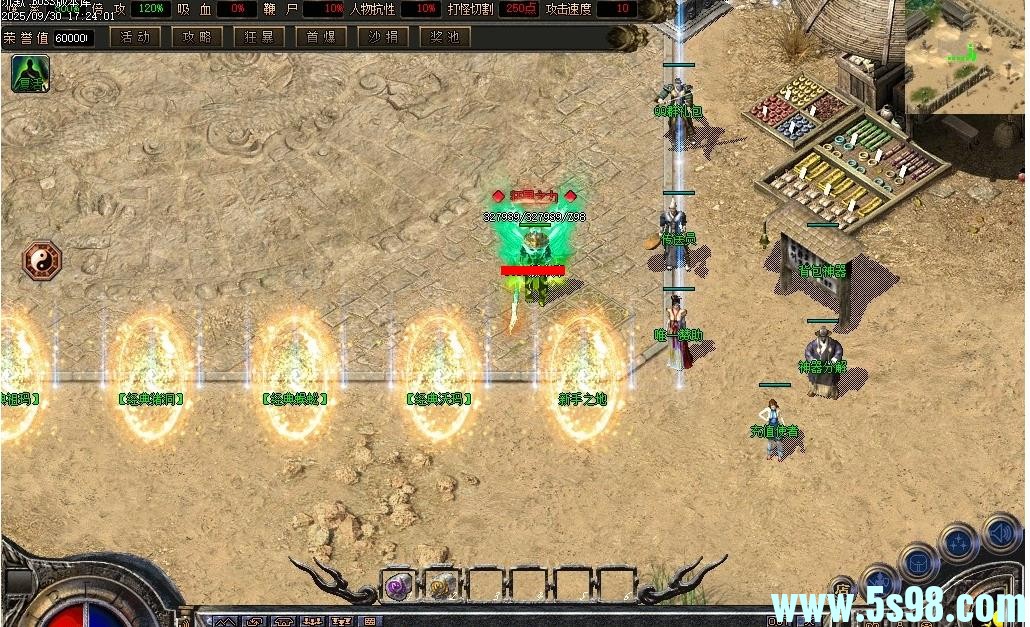Use the purple swirl item in hotbar
Image resolution: width=1030 pixels, height=627 pixels.
point(398,586)
